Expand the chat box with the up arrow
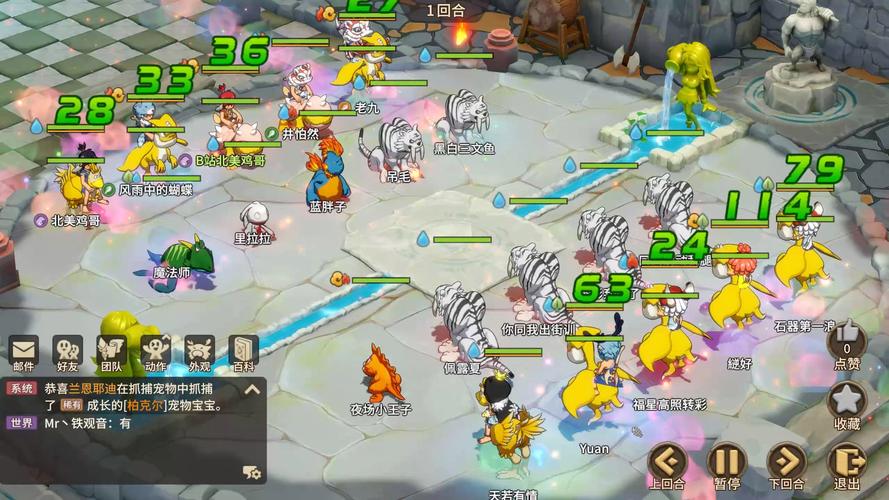Screen dimensions: 889x500 pos(253,389)
